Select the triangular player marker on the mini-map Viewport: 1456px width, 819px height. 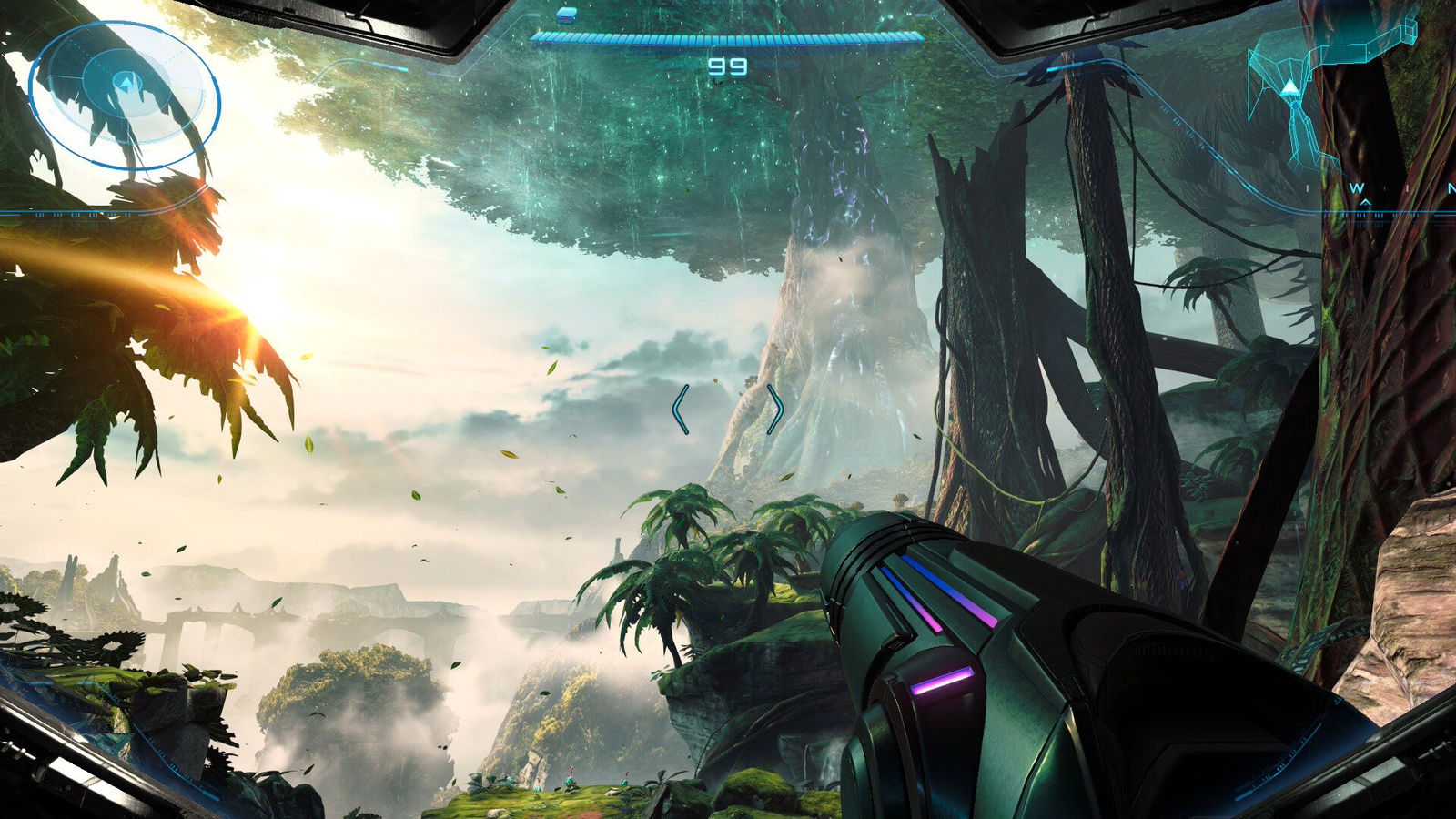1289,88
